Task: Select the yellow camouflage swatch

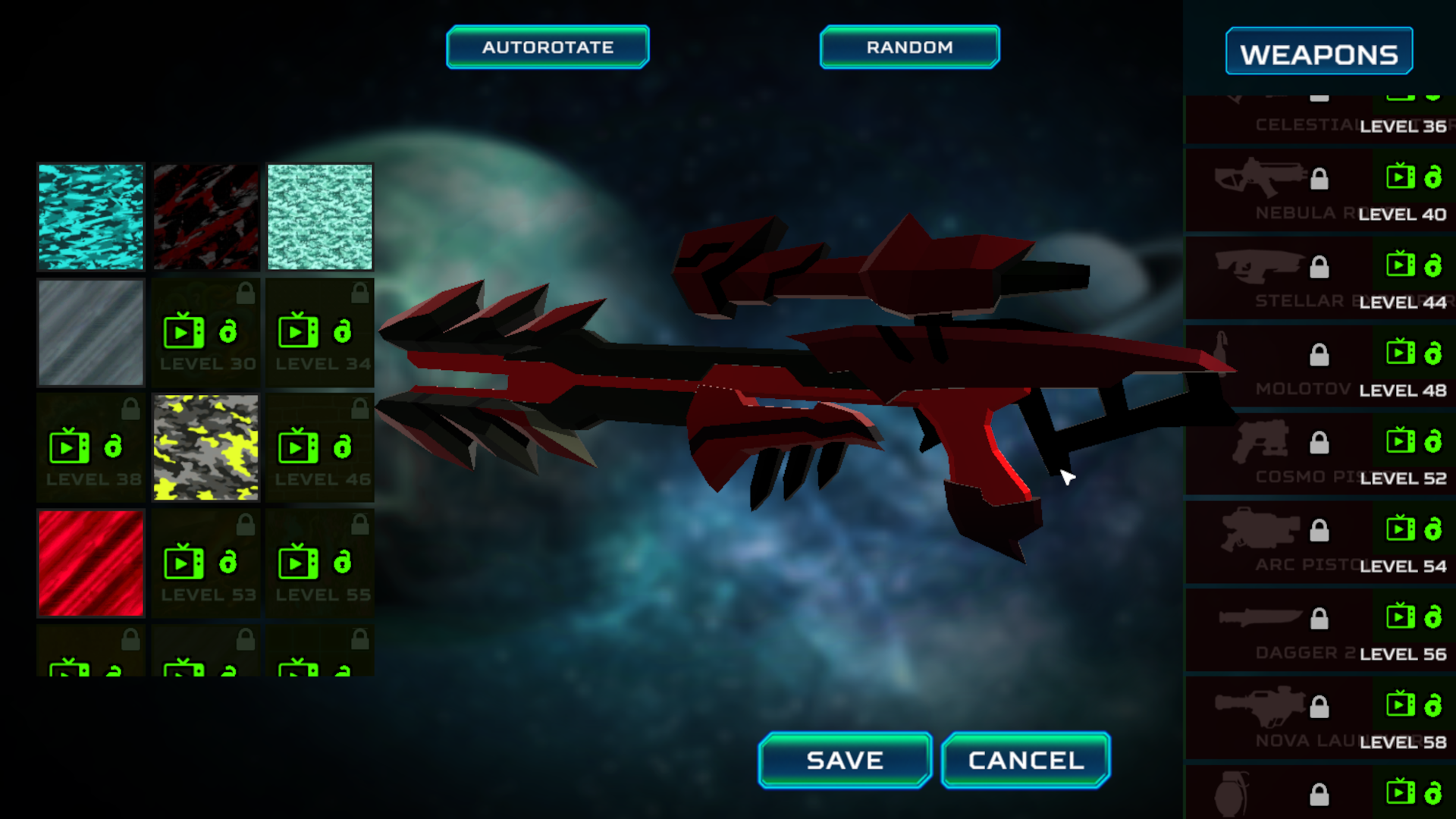Action: tap(206, 447)
